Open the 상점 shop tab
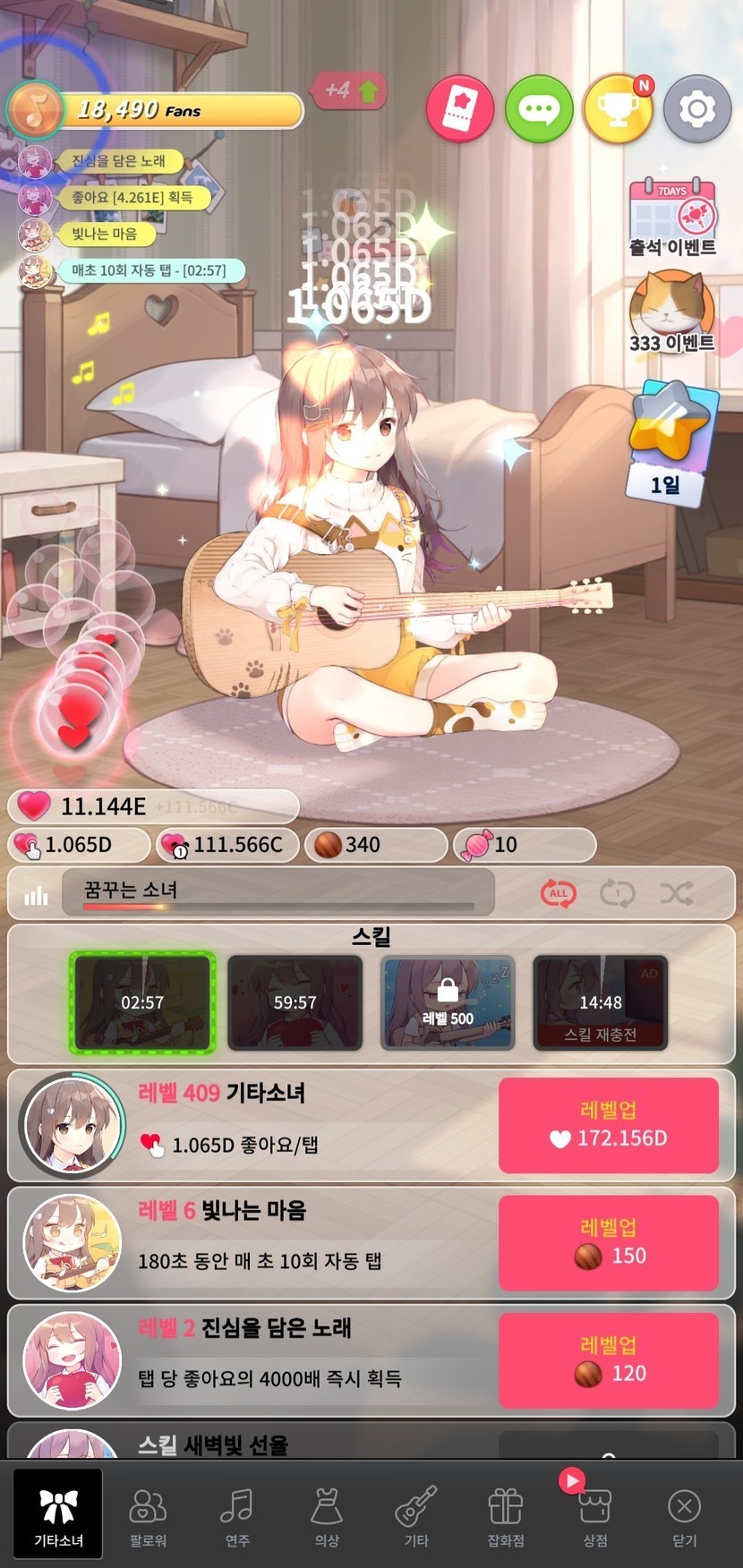This screenshot has height=1568, width=743. (x=595, y=1513)
